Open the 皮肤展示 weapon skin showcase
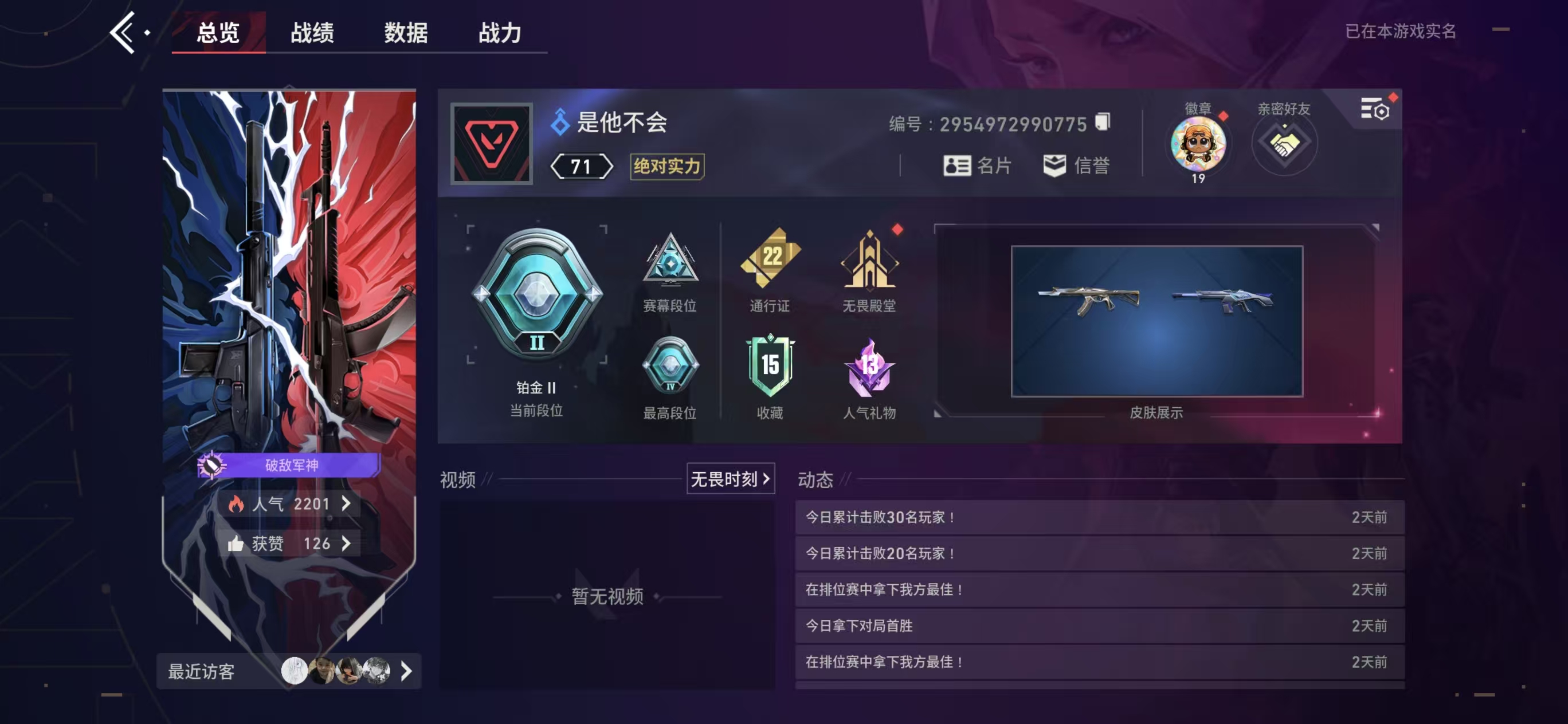The width and height of the screenshot is (1568, 724). [x=1157, y=321]
